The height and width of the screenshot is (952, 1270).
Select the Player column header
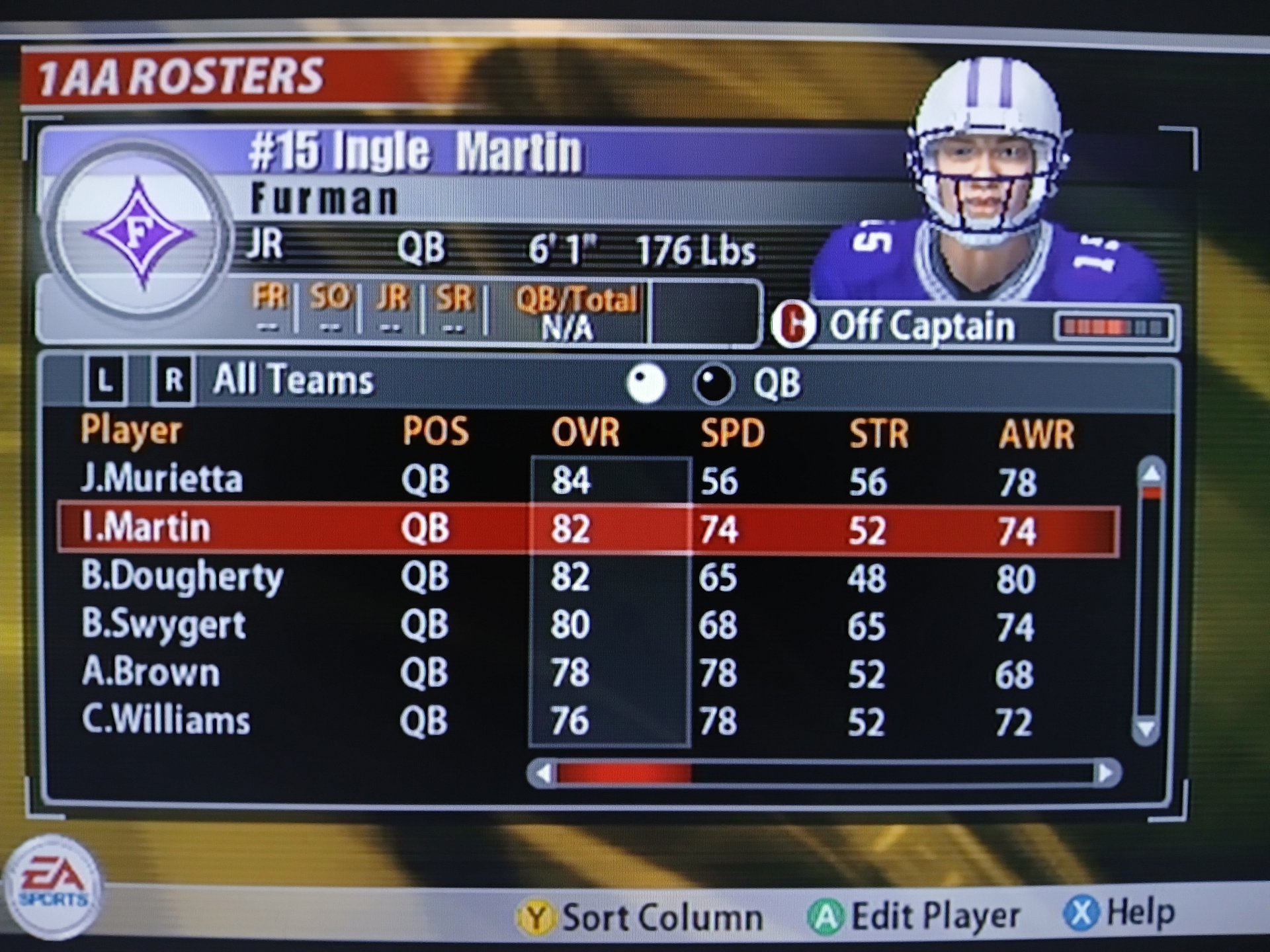coord(131,431)
